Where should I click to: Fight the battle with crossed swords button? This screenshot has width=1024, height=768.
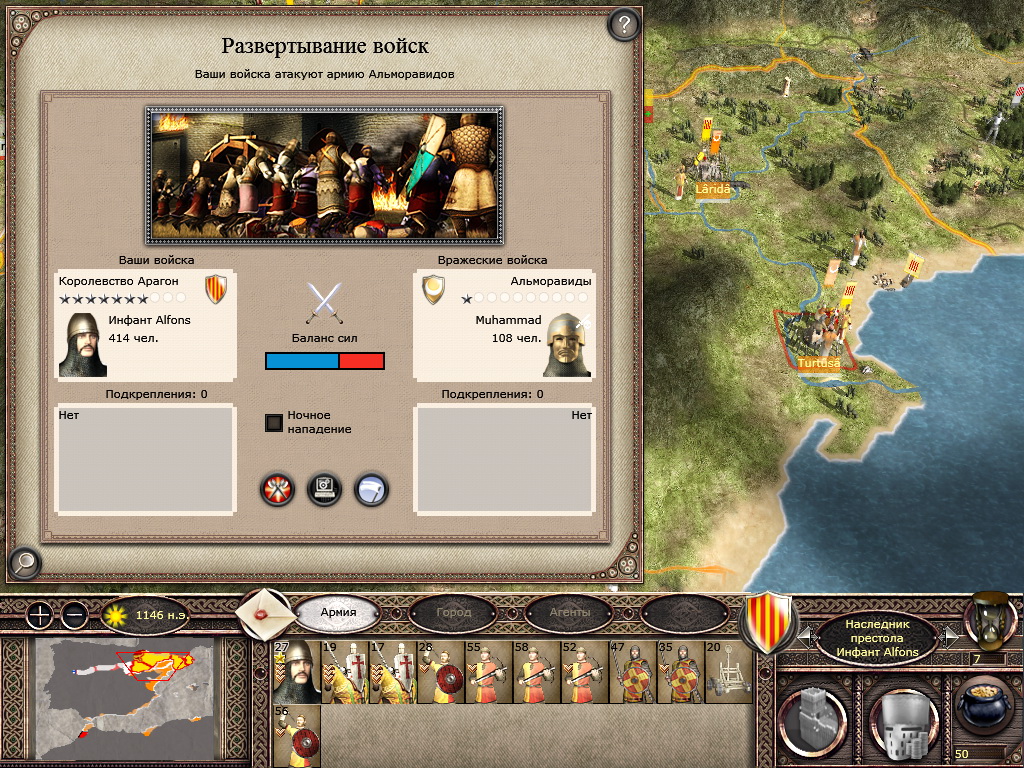click(278, 489)
